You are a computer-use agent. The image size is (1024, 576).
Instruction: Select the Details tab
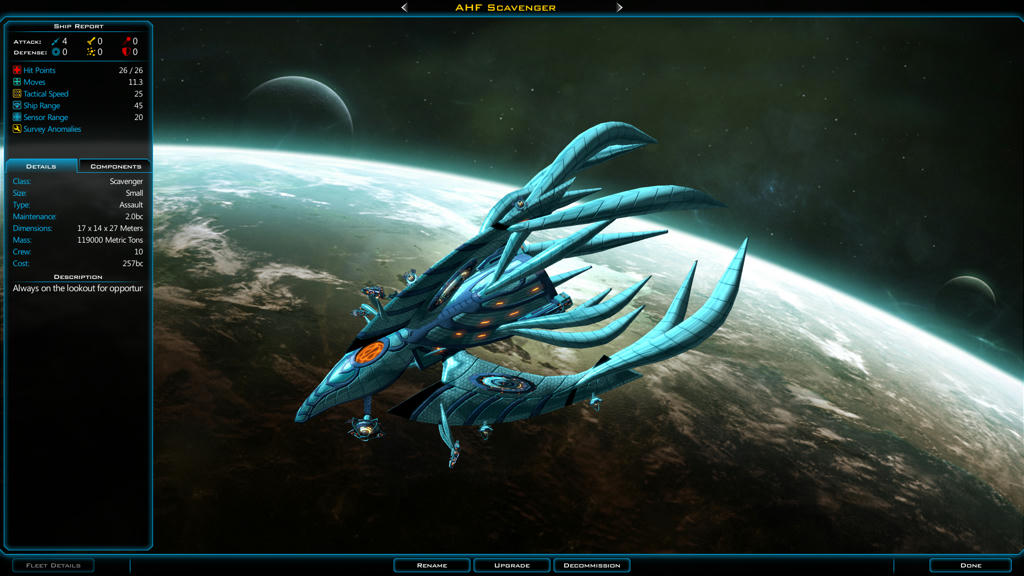pyautogui.click(x=41, y=166)
